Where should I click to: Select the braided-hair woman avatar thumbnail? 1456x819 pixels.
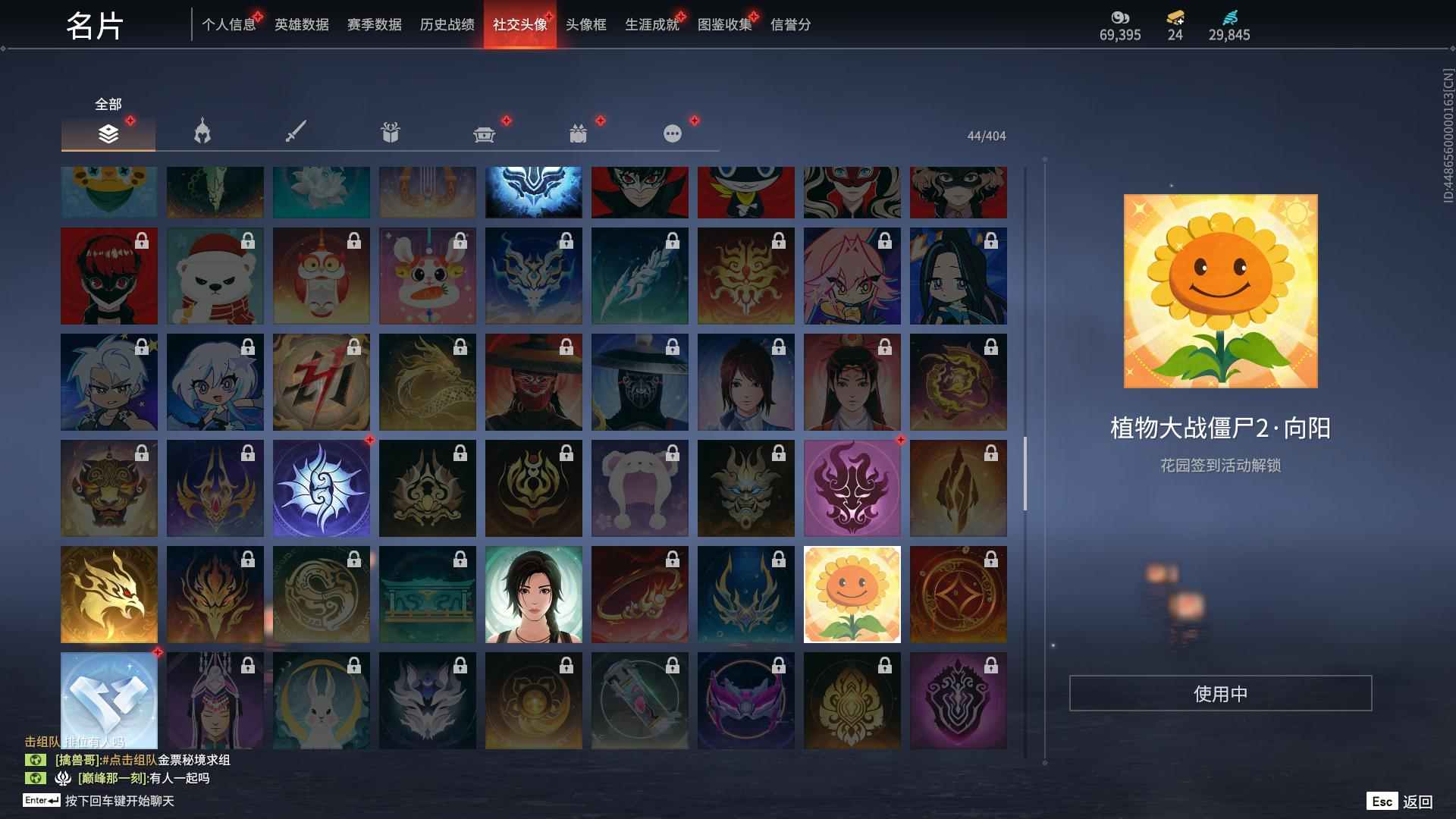tap(533, 594)
